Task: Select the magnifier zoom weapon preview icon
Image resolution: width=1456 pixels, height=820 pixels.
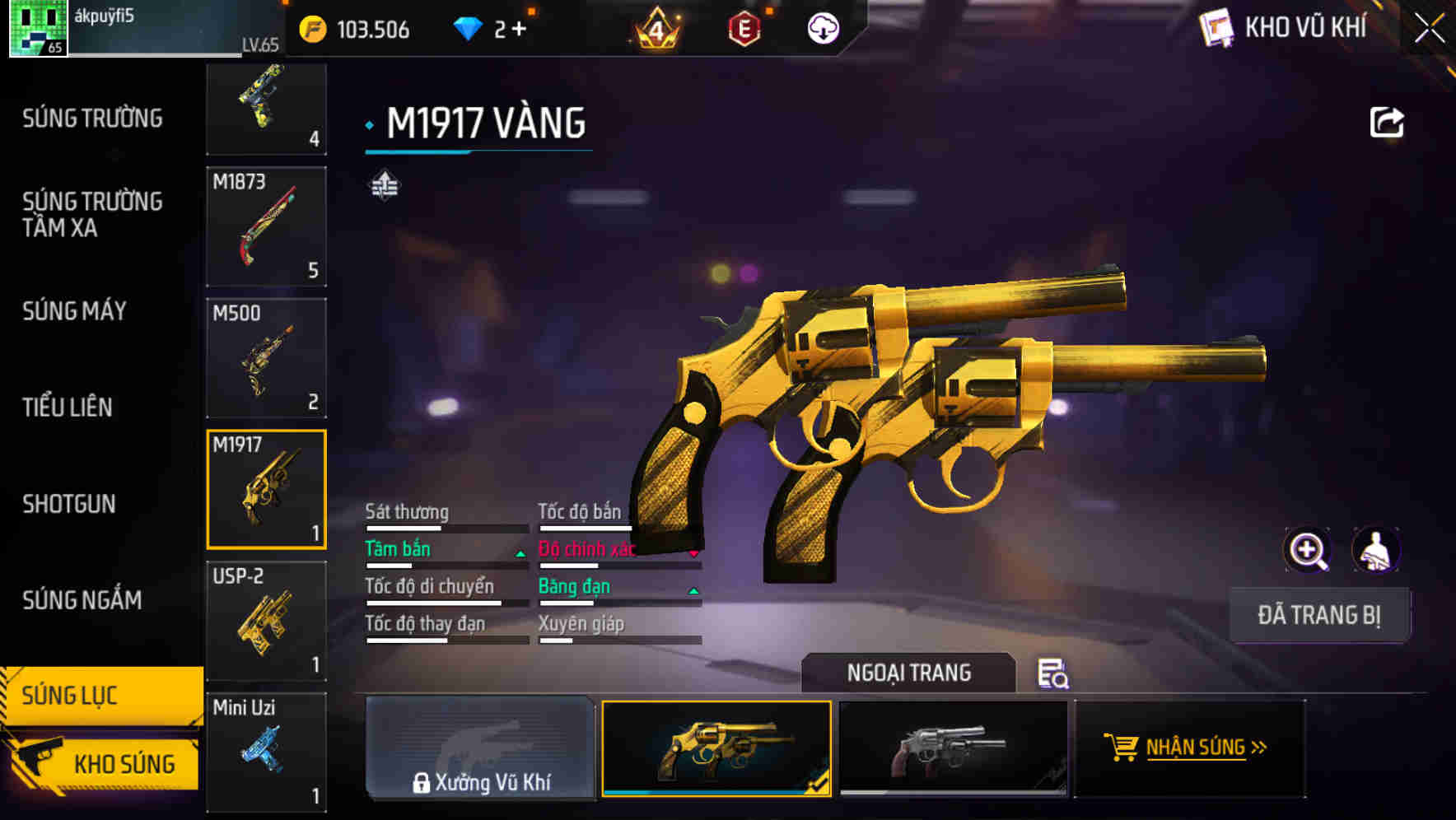Action: point(1306,550)
